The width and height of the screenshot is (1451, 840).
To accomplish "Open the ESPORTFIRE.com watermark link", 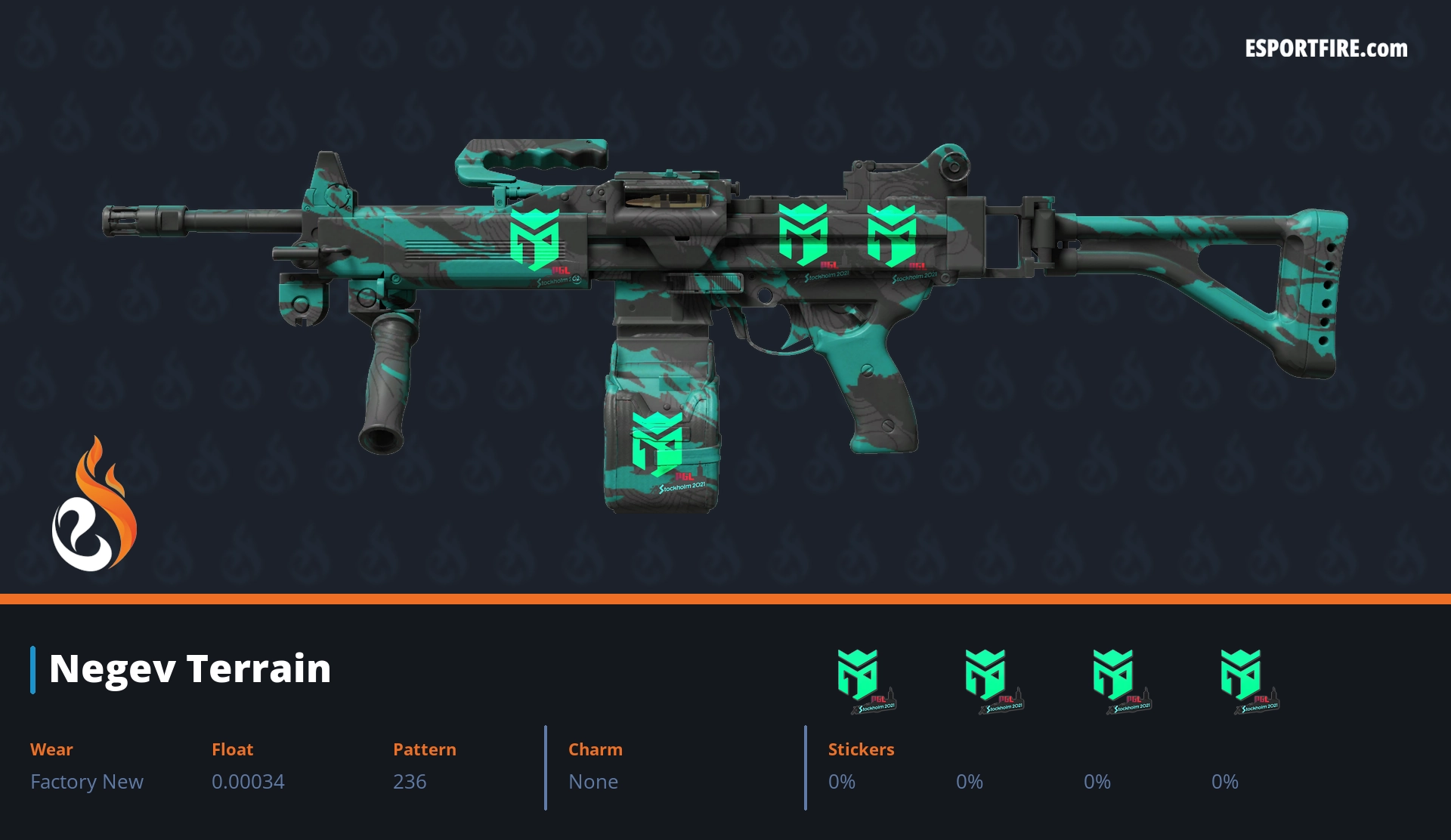I will 1326,49.
